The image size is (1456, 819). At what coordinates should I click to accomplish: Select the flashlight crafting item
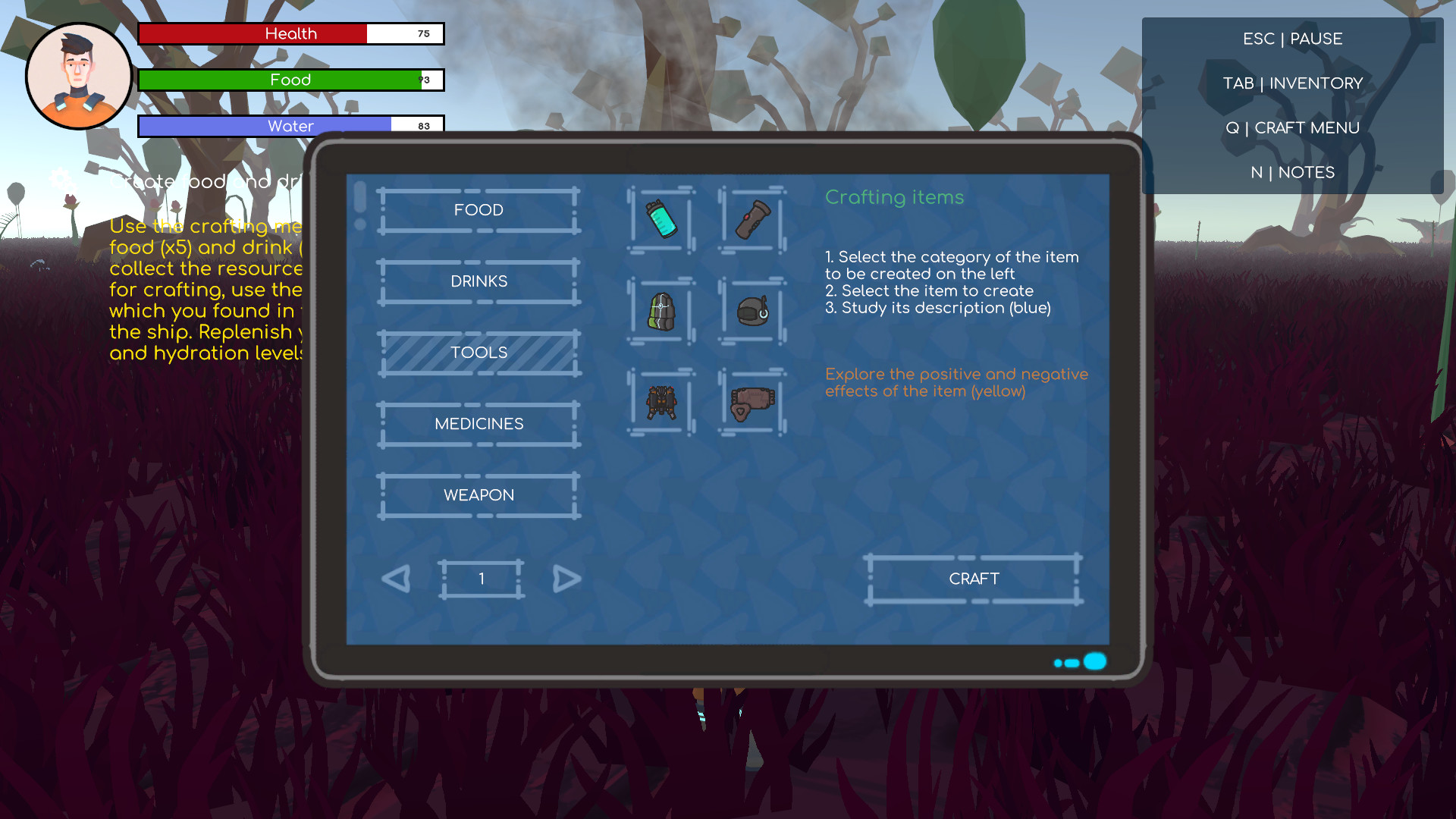(752, 220)
